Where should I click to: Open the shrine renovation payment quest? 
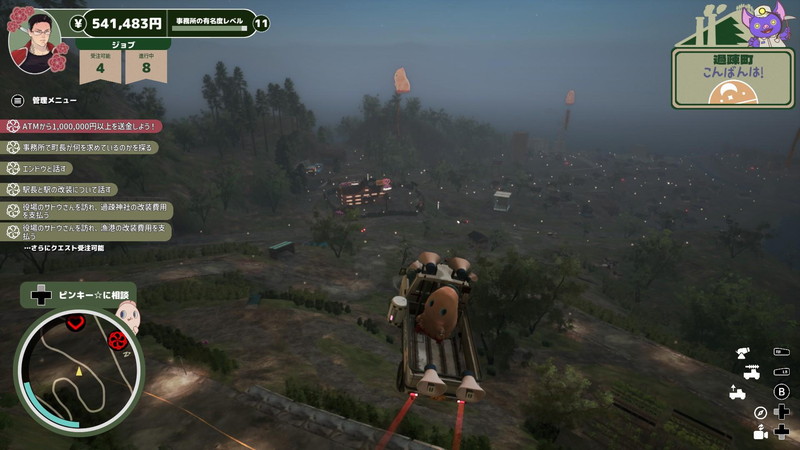coord(90,210)
